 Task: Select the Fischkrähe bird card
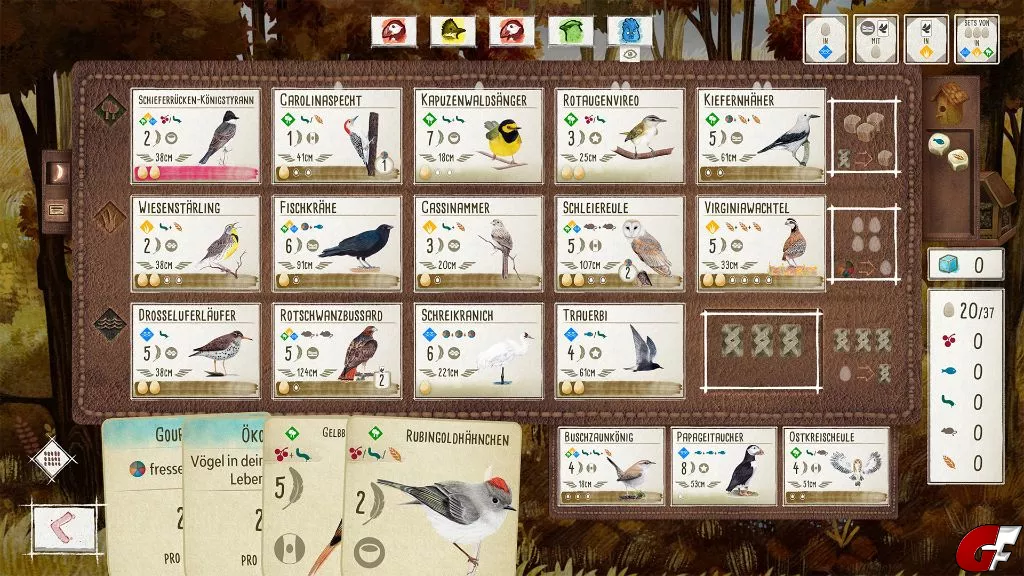click(x=336, y=243)
